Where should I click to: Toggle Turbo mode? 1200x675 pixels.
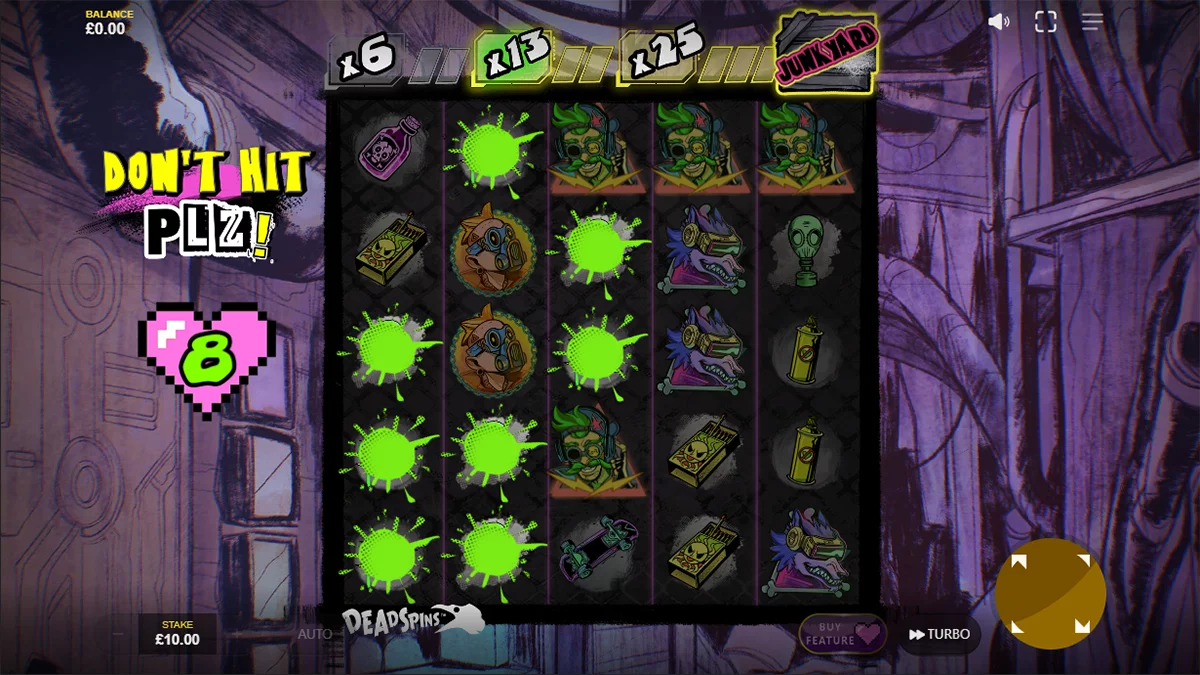pos(939,634)
